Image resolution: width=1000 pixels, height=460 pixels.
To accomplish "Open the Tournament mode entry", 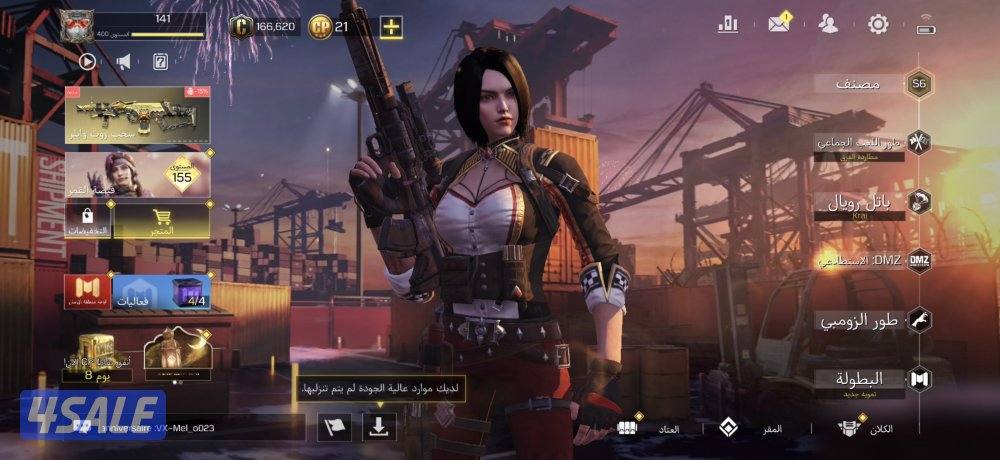I will coord(918,381).
